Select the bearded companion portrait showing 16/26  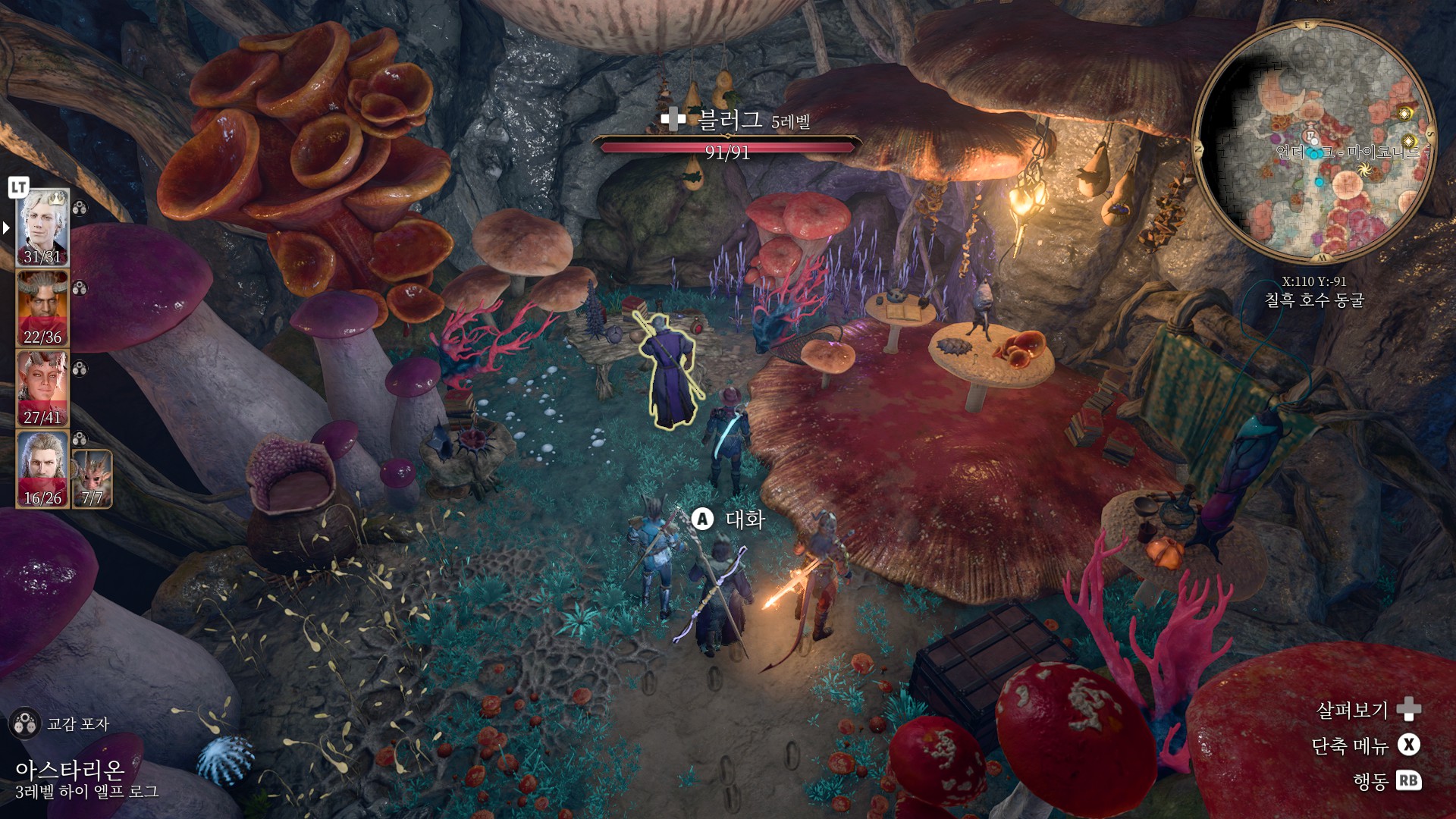click(x=42, y=469)
